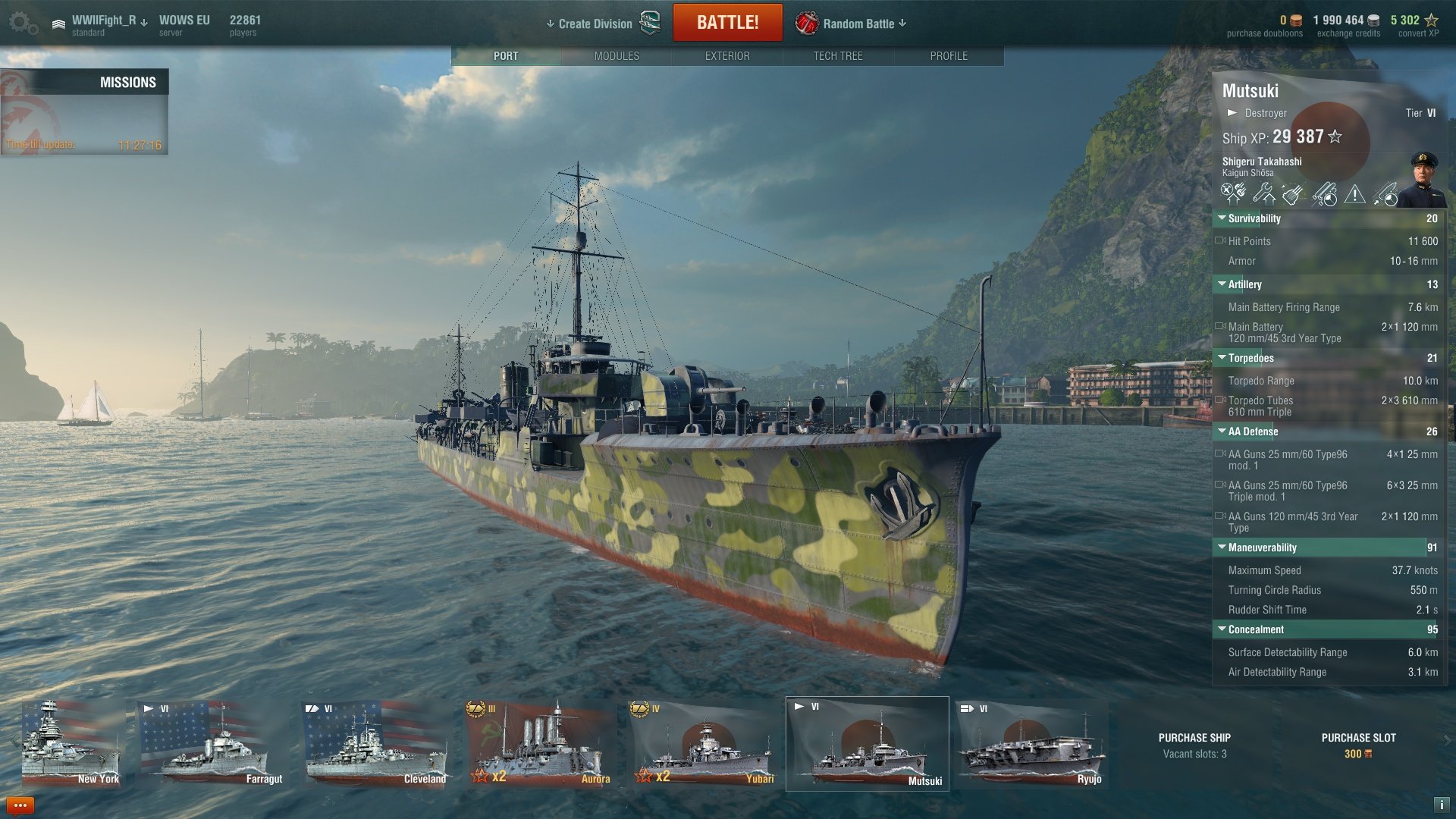Open the Random Battle mode dropdown

pyautogui.click(x=858, y=24)
